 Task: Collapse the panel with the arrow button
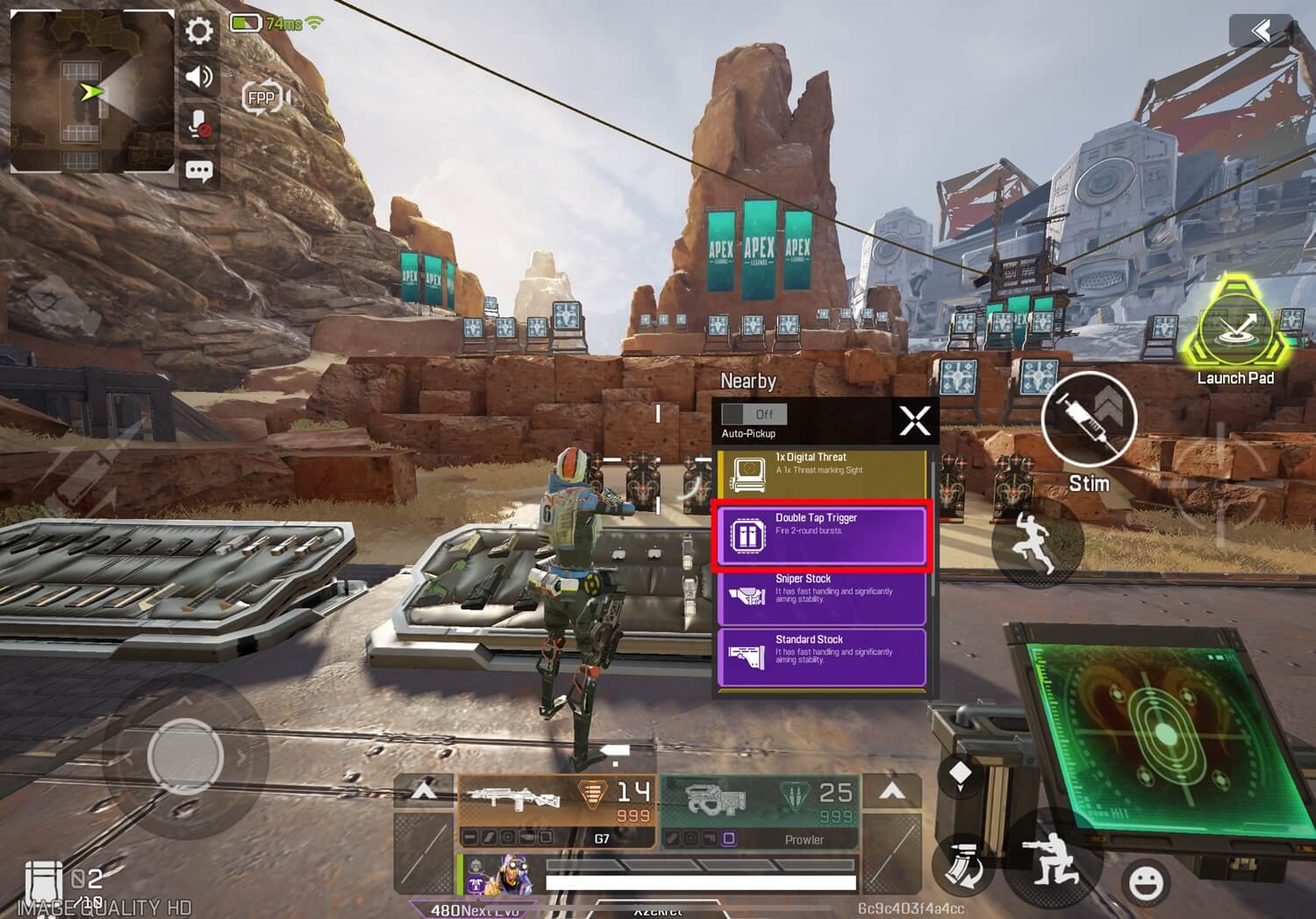(x=1261, y=32)
